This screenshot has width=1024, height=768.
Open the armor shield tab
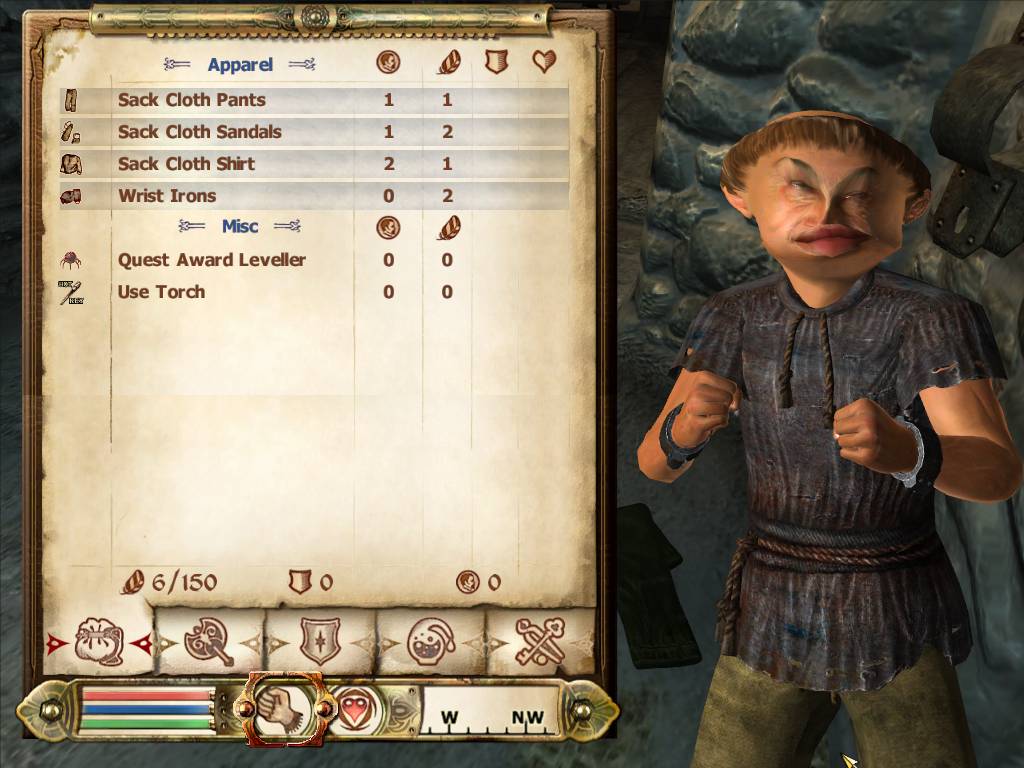(320, 642)
